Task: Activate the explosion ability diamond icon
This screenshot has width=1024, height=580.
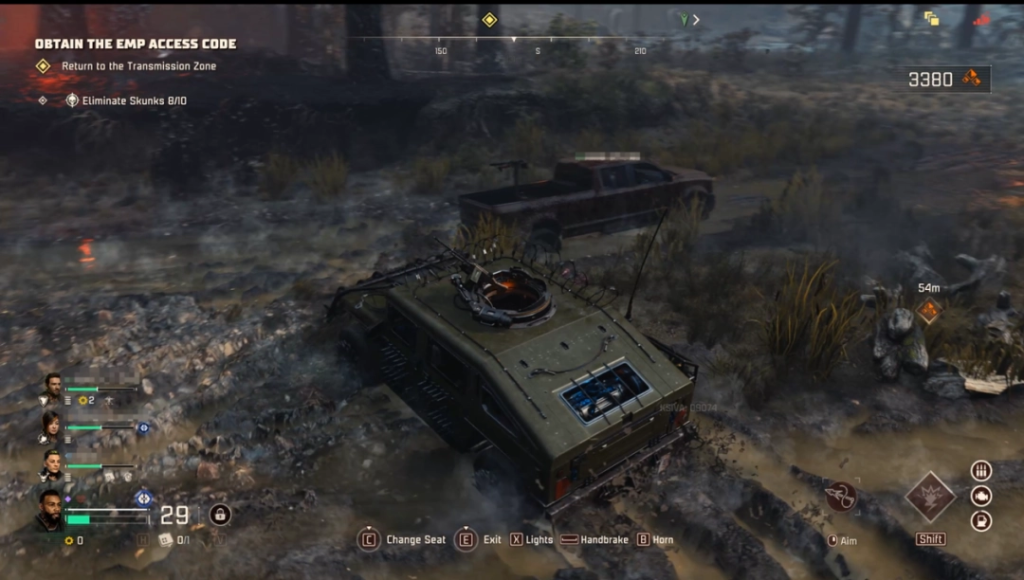Action: click(930, 497)
